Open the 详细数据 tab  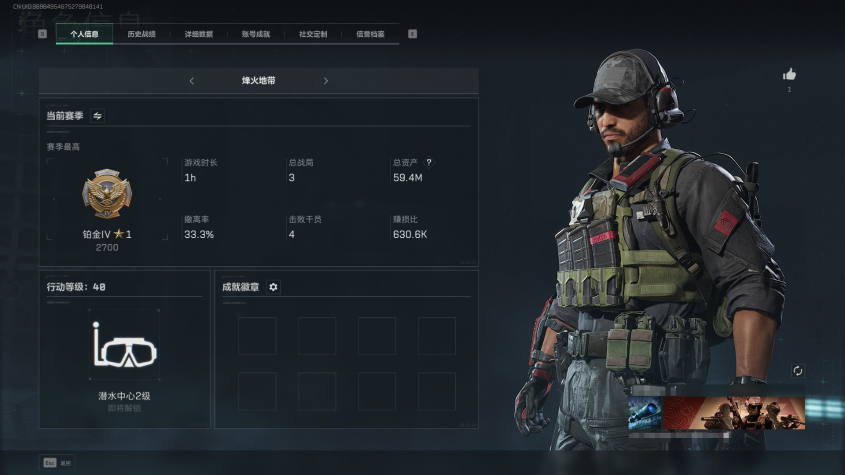pyautogui.click(x=198, y=34)
